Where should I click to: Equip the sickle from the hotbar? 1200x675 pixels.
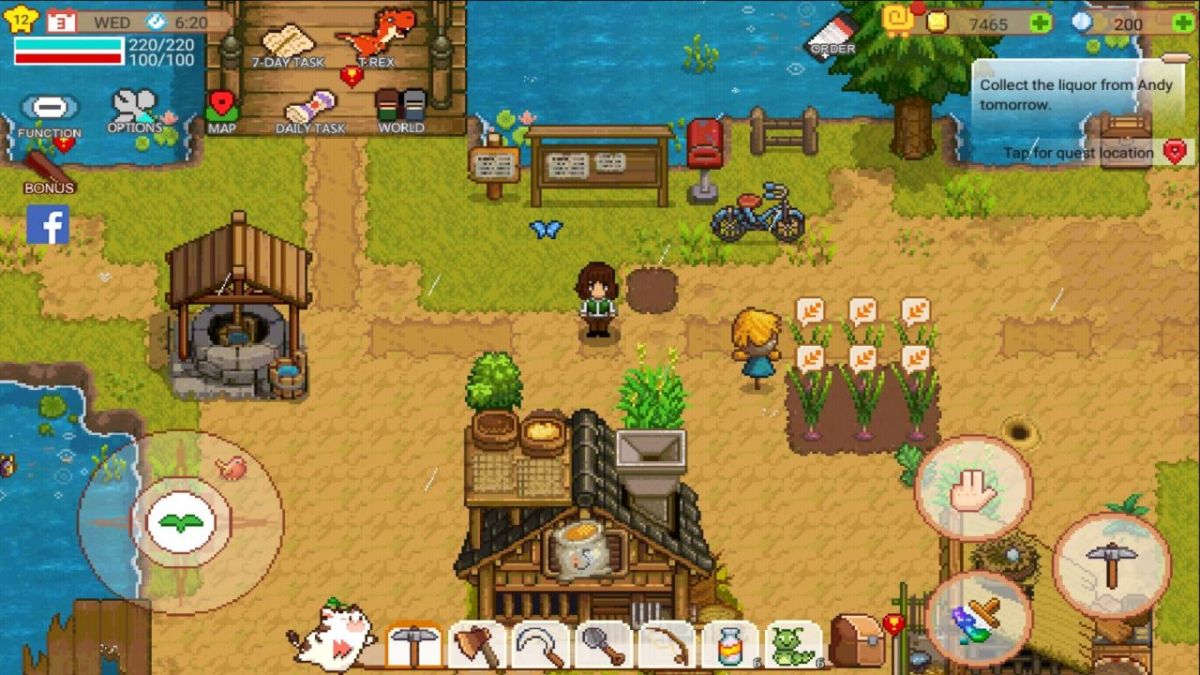tap(540, 645)
